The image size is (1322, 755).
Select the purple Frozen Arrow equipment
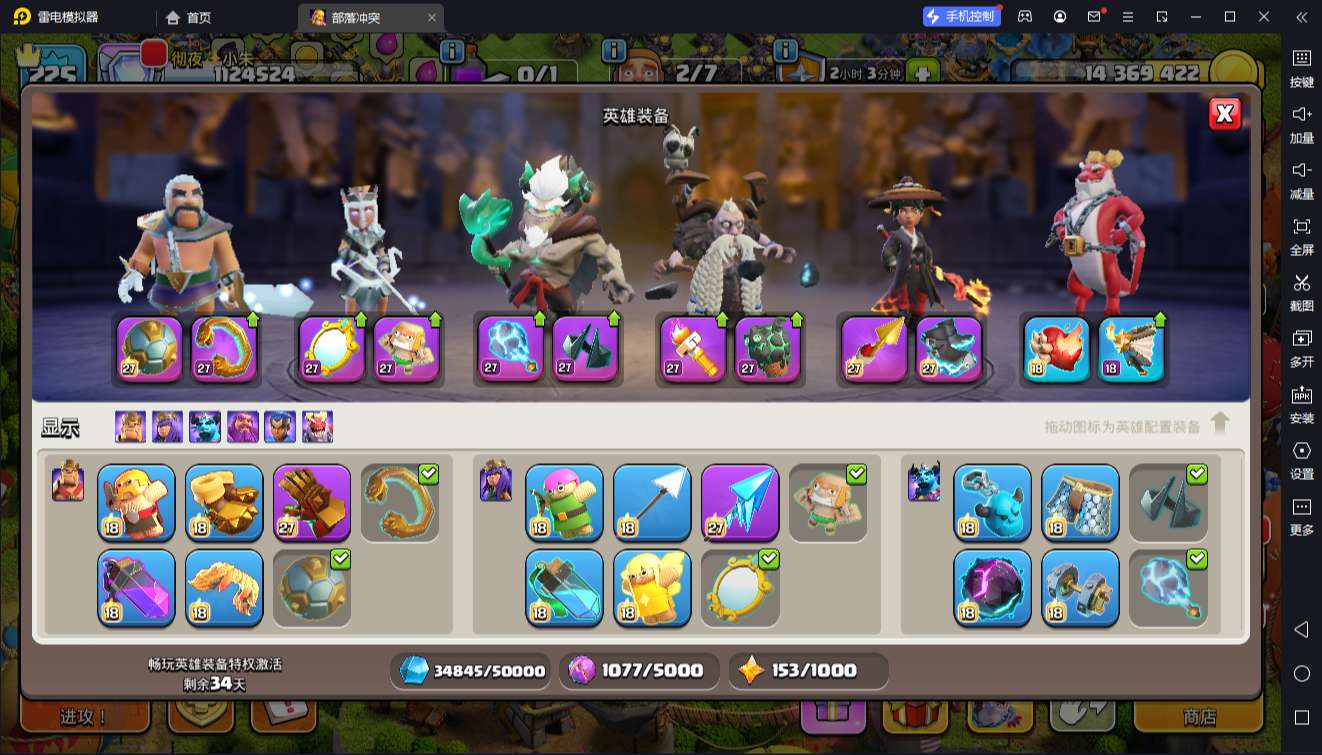[x=740, y=502]
